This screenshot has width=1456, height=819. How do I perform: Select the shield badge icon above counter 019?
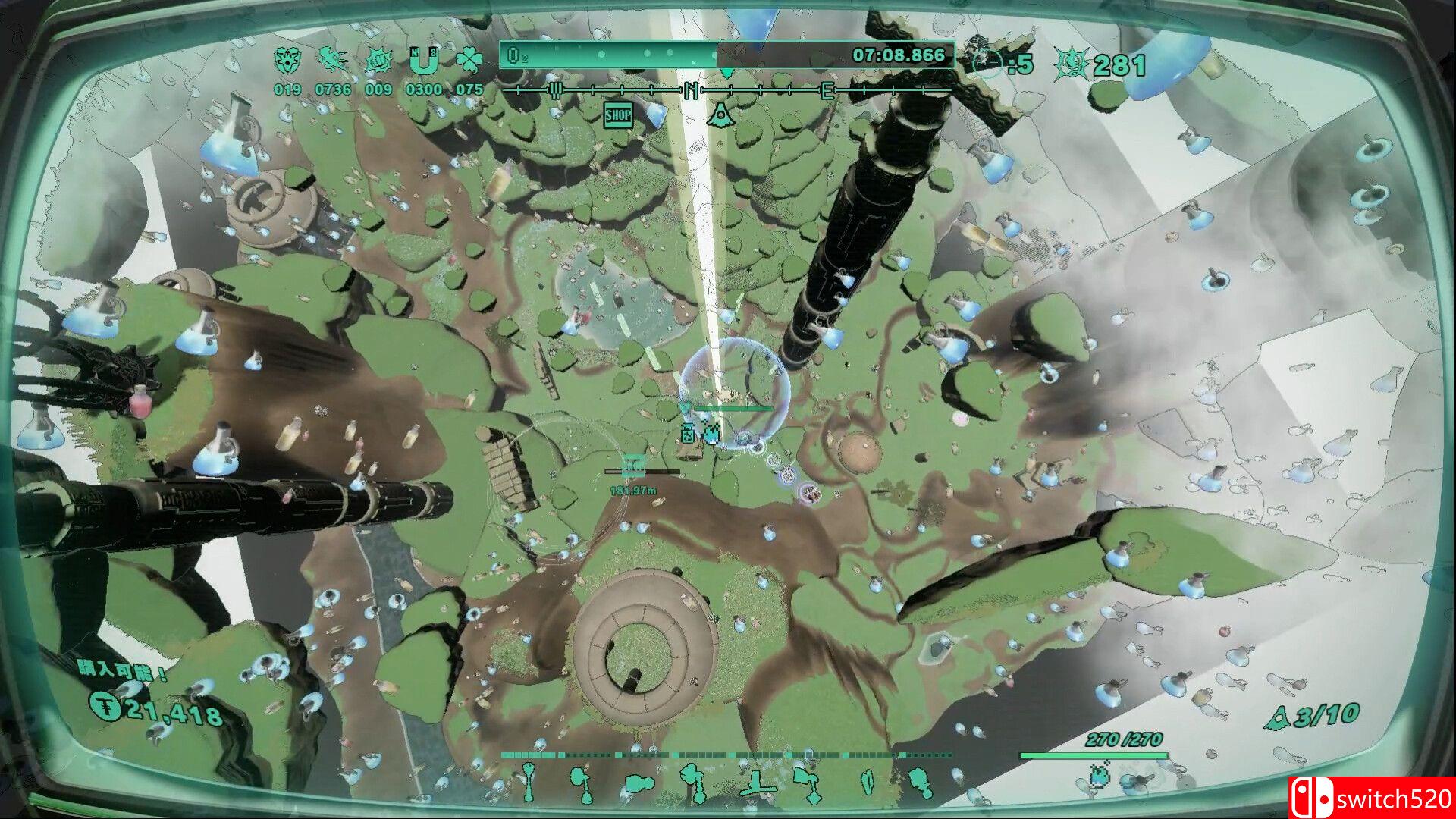(288, 58)
